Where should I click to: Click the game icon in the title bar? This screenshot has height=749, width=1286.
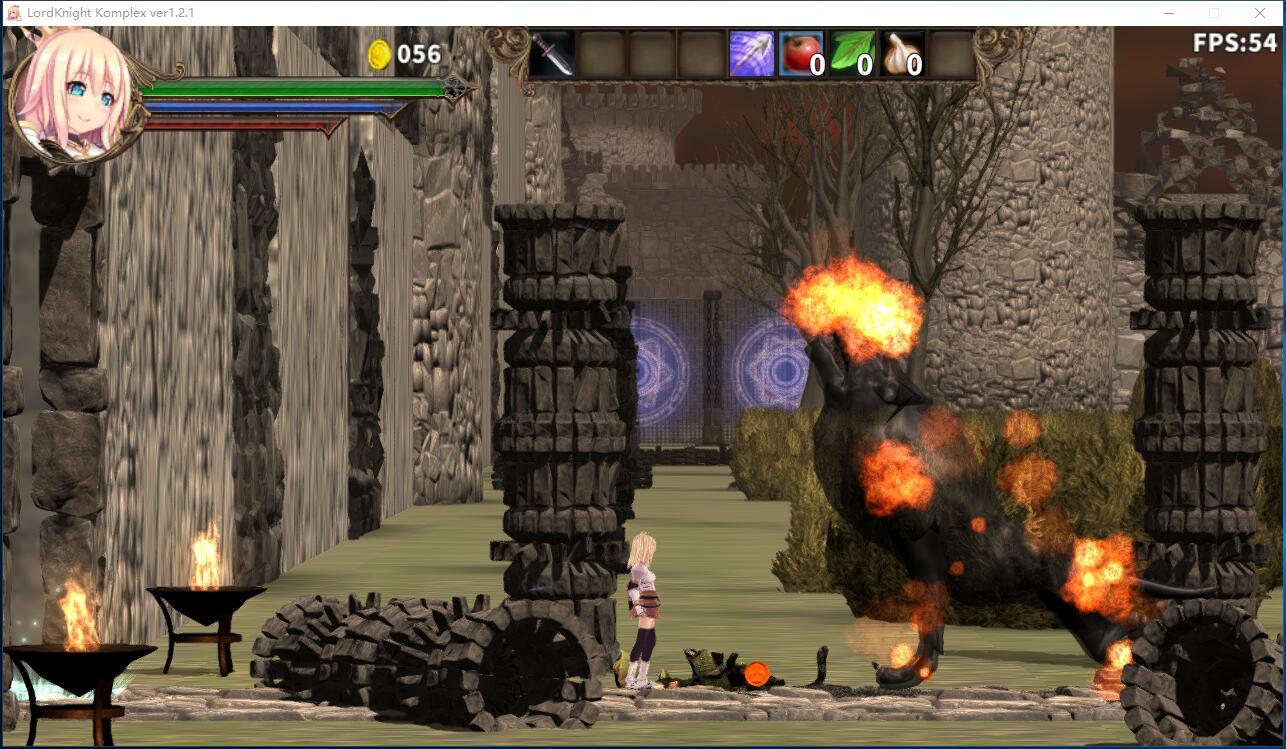(13, 14)
